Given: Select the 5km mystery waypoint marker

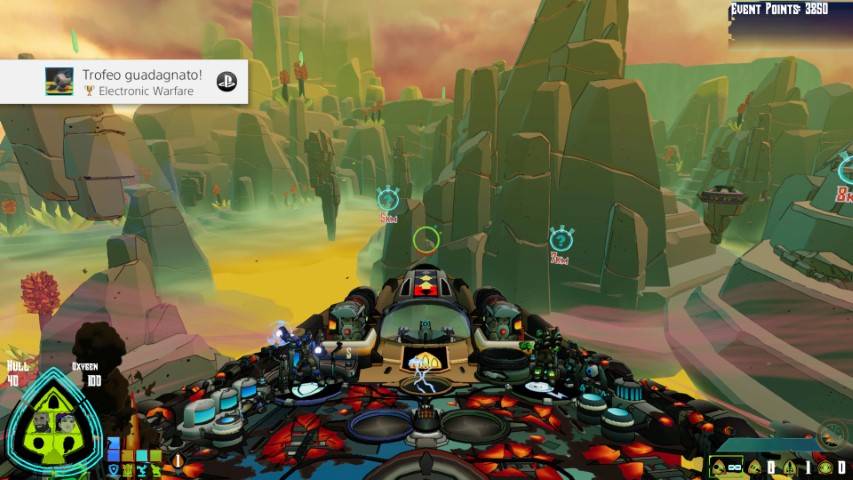Looking at the screenshot, I should 388,200.
